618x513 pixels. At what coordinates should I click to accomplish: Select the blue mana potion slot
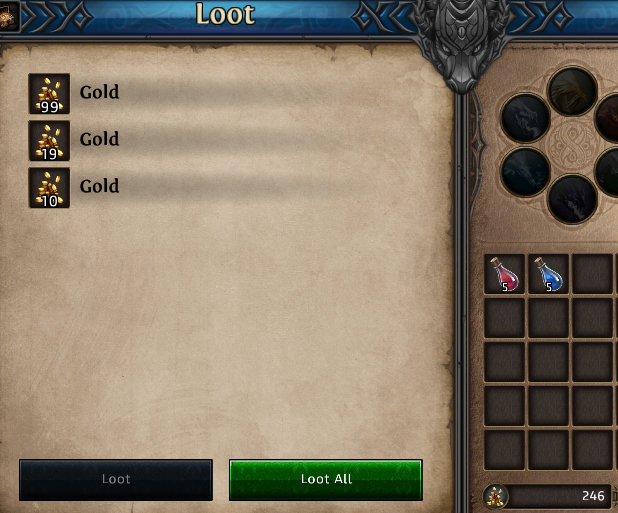tap(548, 274)
